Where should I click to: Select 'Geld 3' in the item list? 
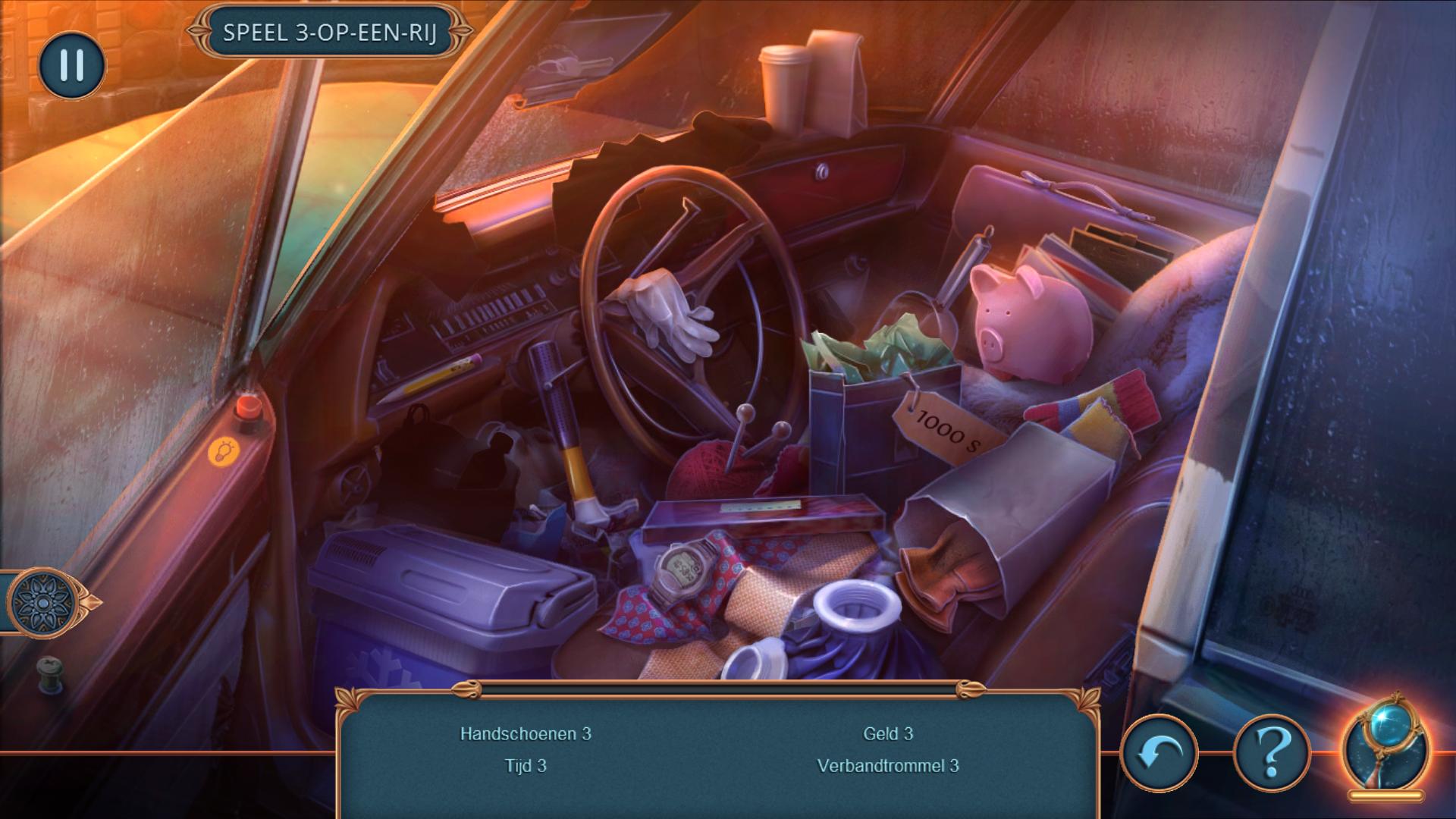click(x=888, y=733)
